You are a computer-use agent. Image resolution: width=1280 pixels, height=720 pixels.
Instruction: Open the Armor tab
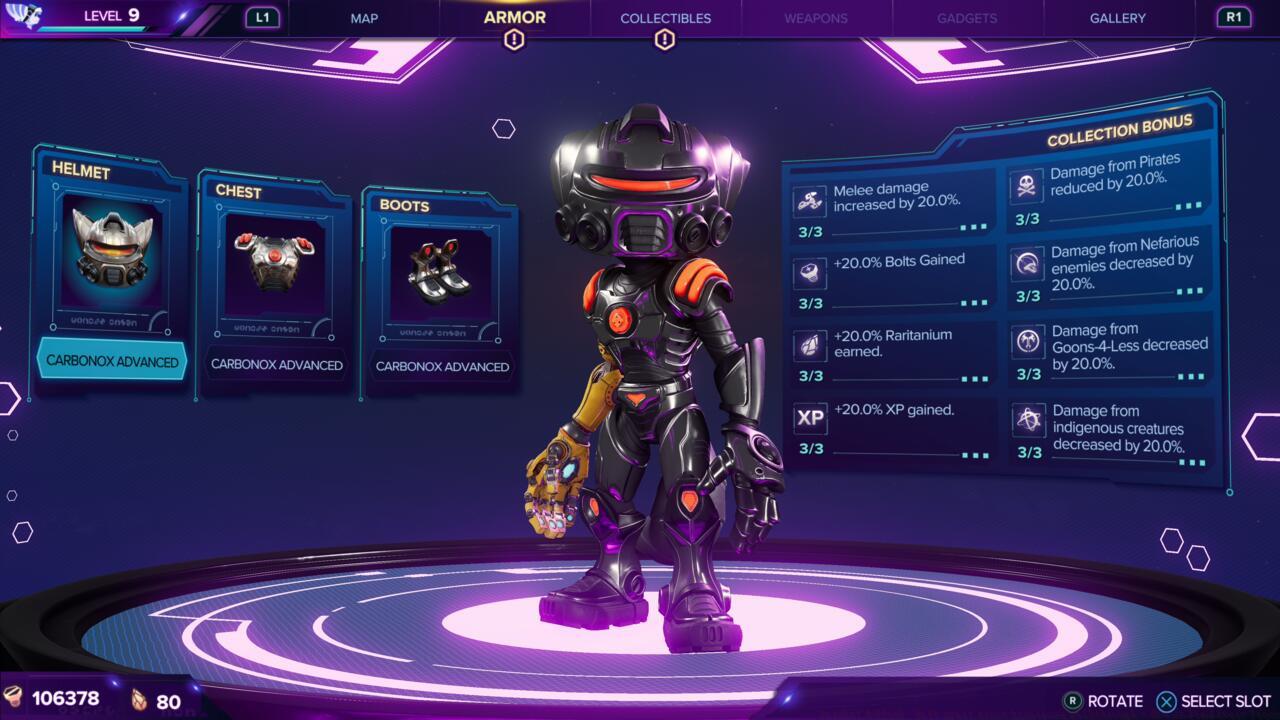coord(515,17)
